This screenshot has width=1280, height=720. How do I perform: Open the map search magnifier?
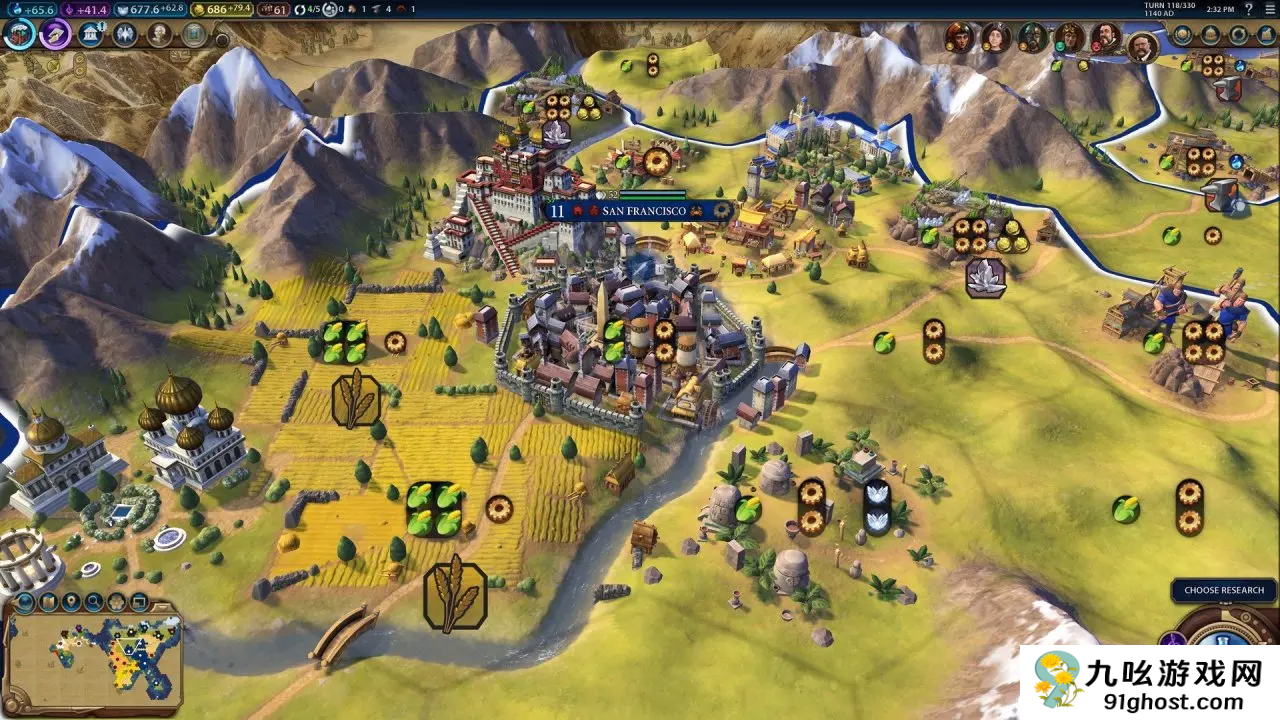click(94, 603)
